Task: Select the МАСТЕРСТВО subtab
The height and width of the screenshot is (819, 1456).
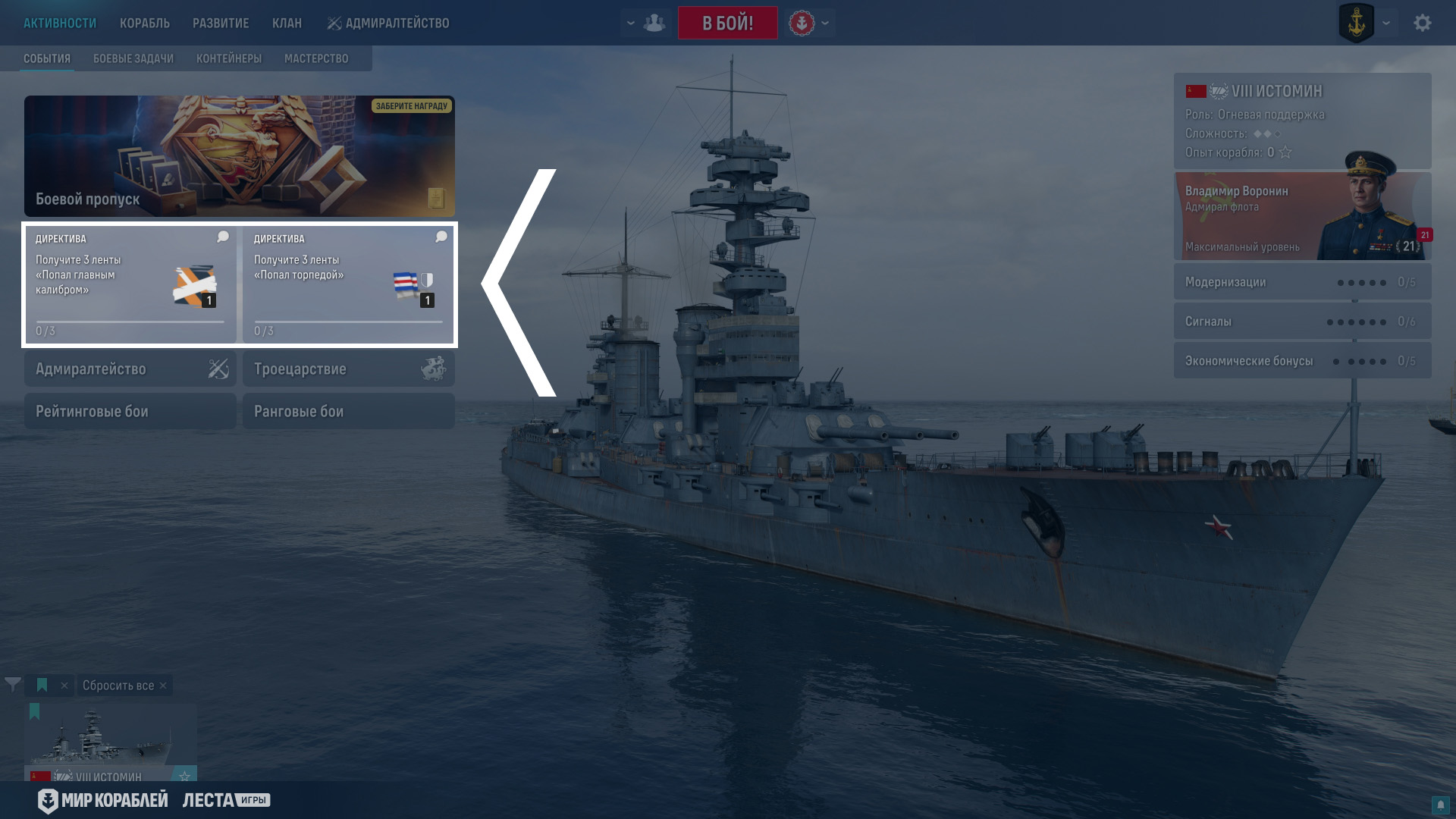Action: [x=316, y=58]
